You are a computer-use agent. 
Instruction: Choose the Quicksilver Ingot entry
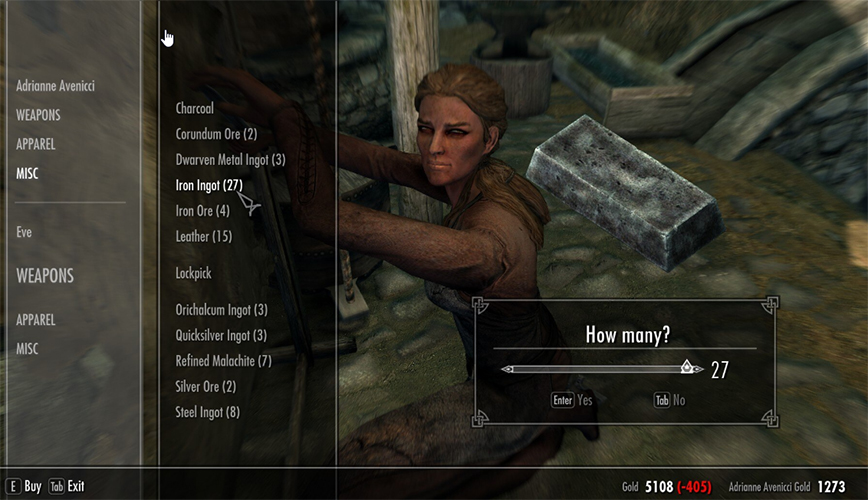(x=221, y=335)
